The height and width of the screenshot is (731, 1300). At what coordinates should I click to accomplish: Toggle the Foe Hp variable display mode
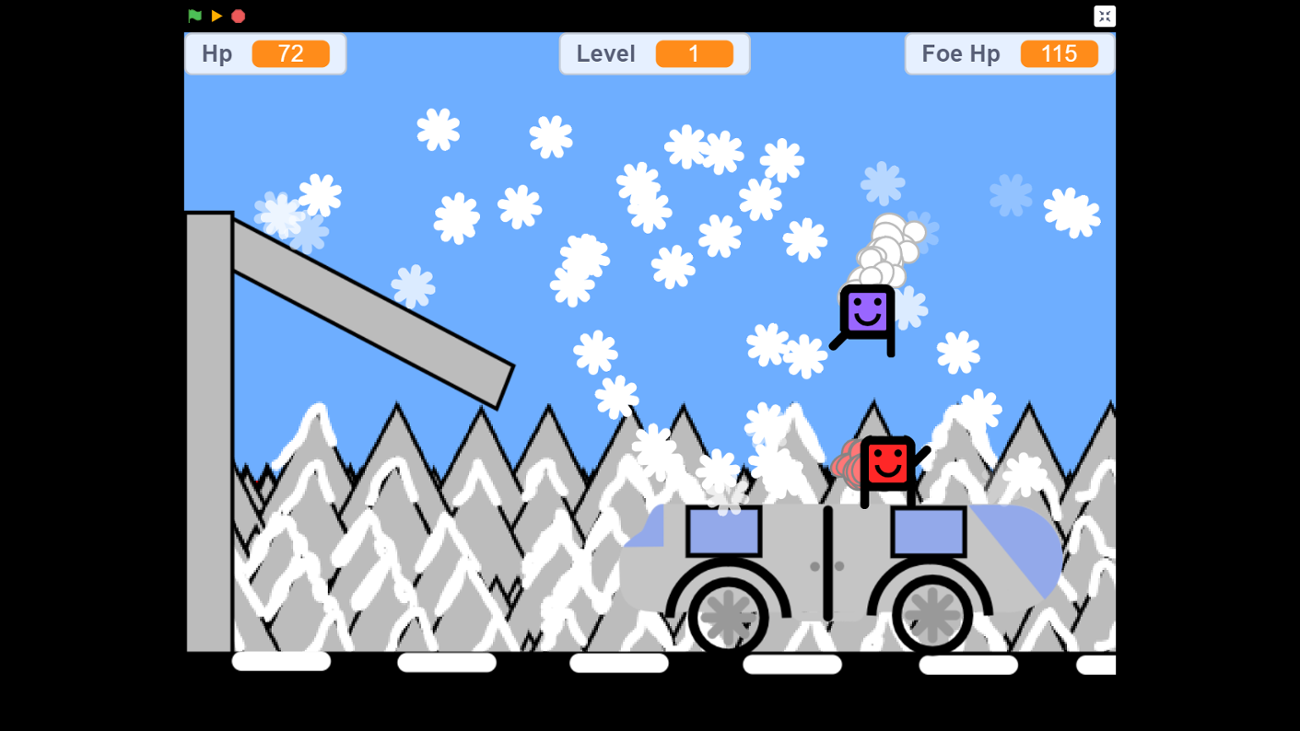pos(1009,53)
